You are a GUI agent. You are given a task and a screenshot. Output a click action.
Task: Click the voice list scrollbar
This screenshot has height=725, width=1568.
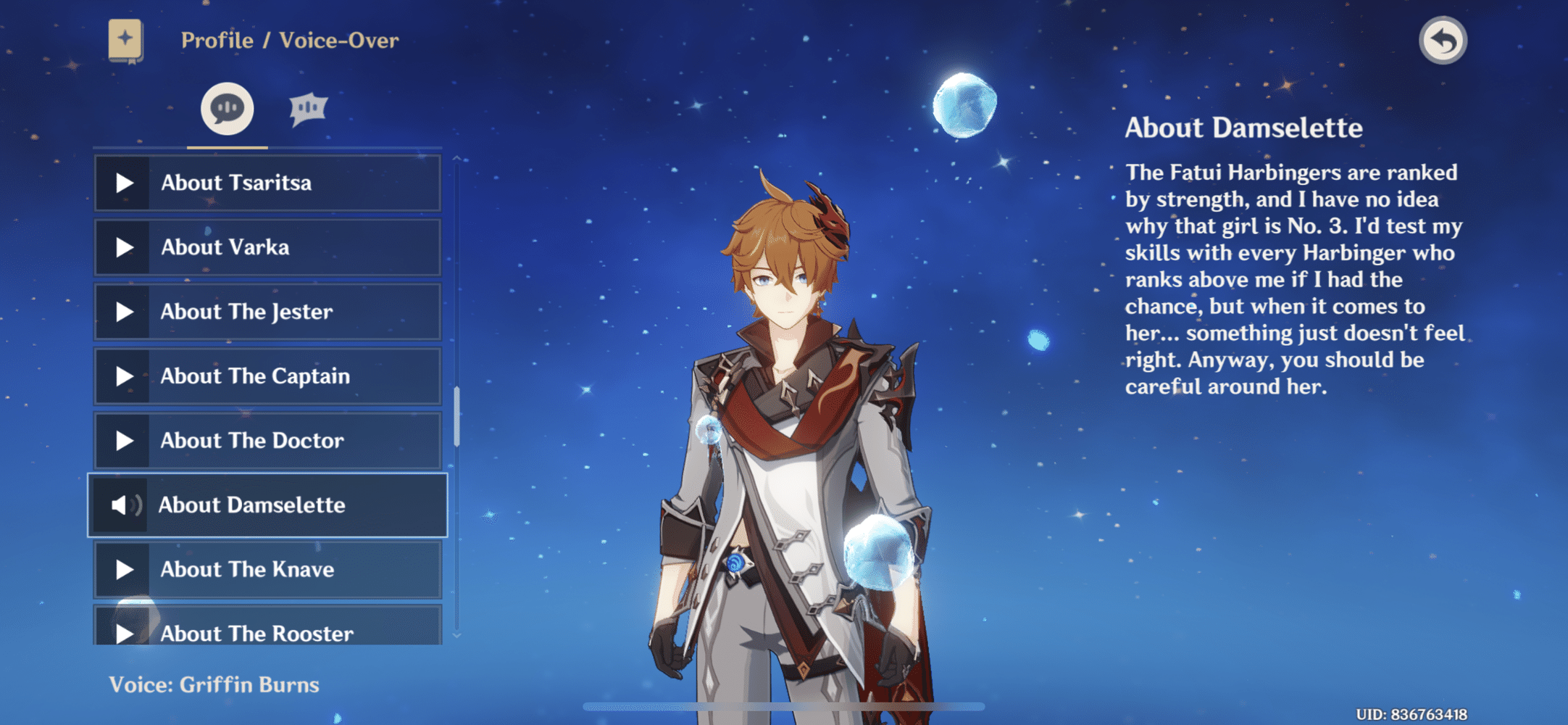pyautogui.click(x=456, y=417)
